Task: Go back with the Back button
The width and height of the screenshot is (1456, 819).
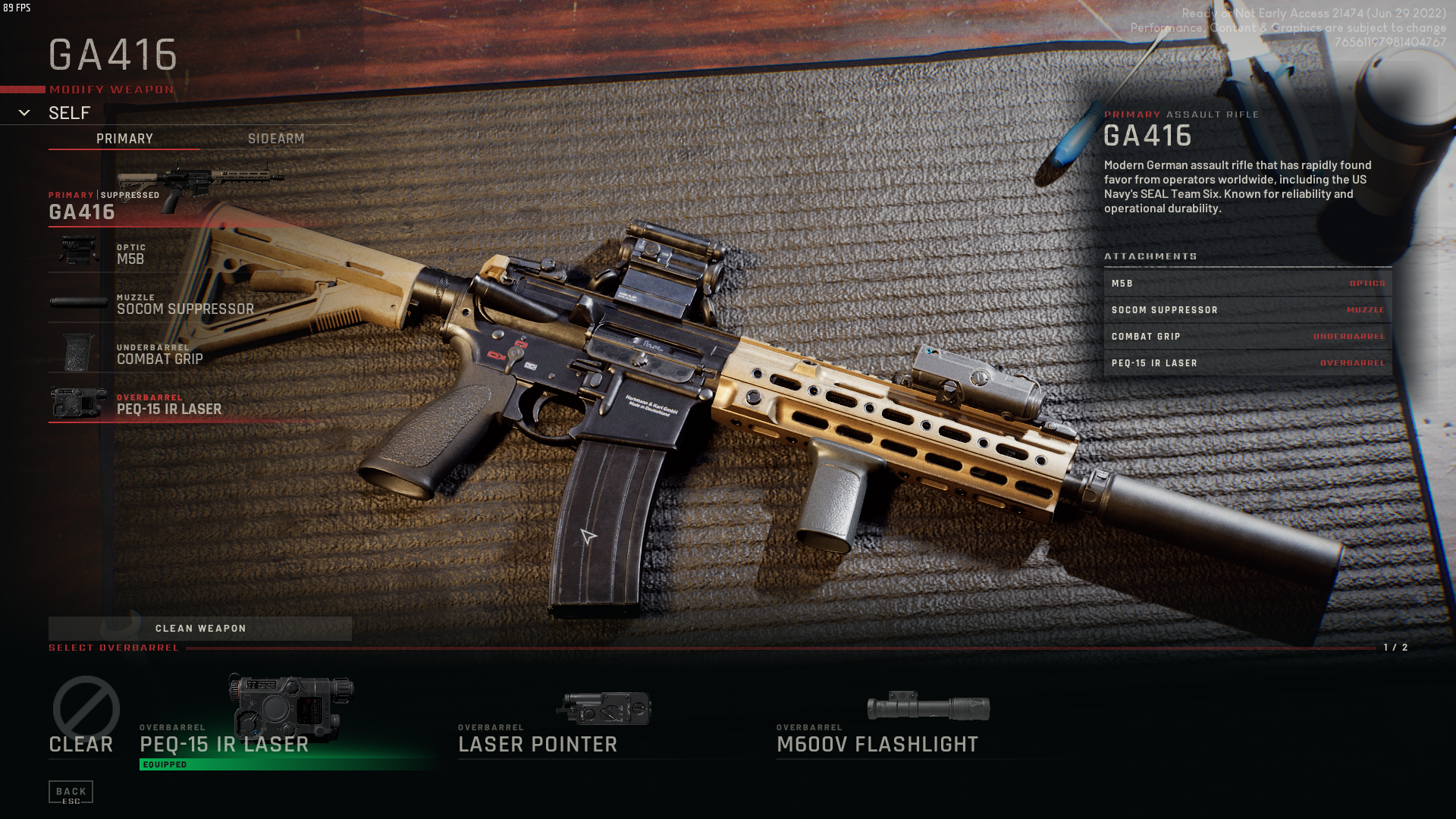Action: tap(71, 792)
